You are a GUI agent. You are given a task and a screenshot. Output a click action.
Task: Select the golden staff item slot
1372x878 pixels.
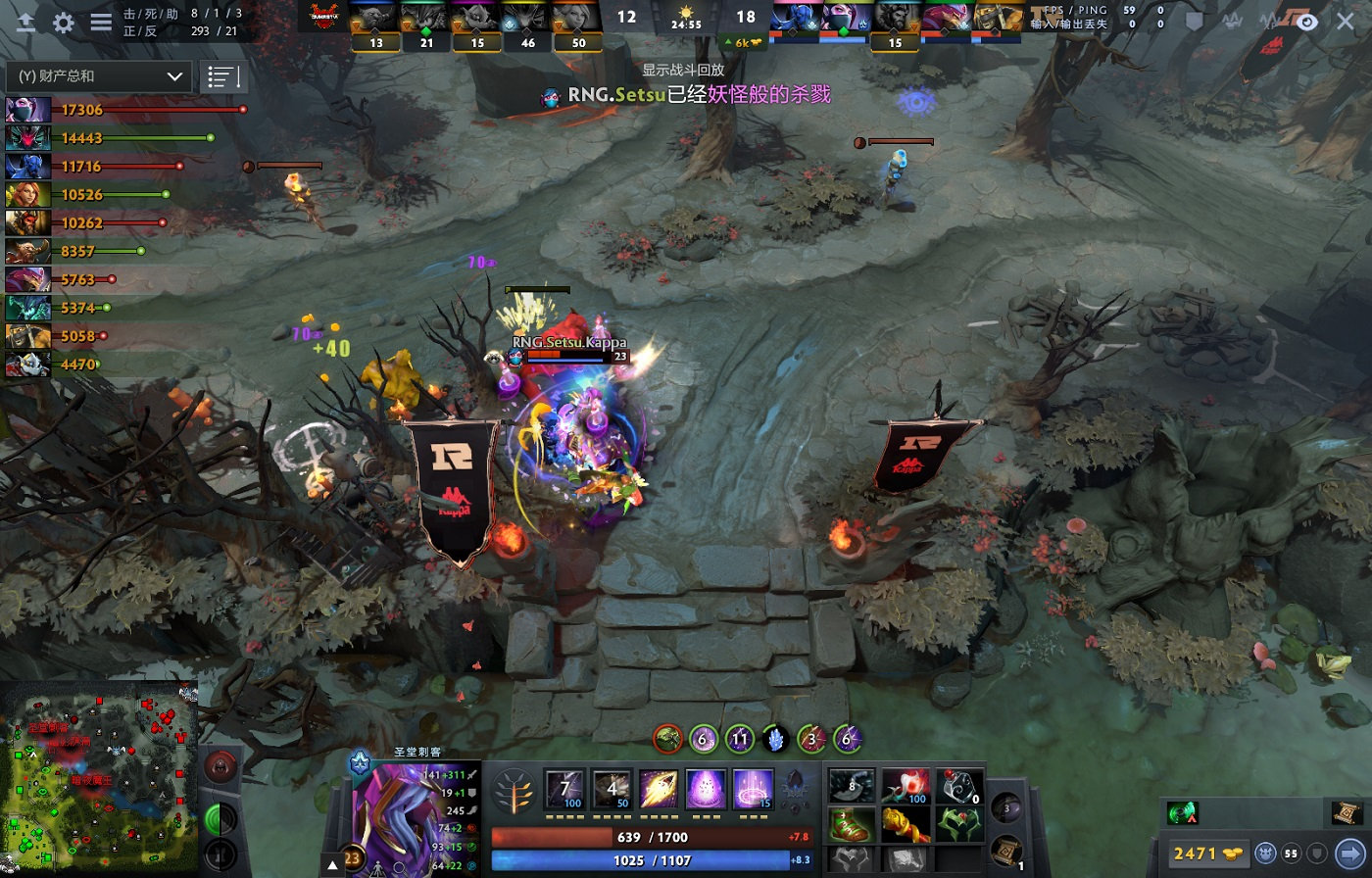tap(906, 824)
